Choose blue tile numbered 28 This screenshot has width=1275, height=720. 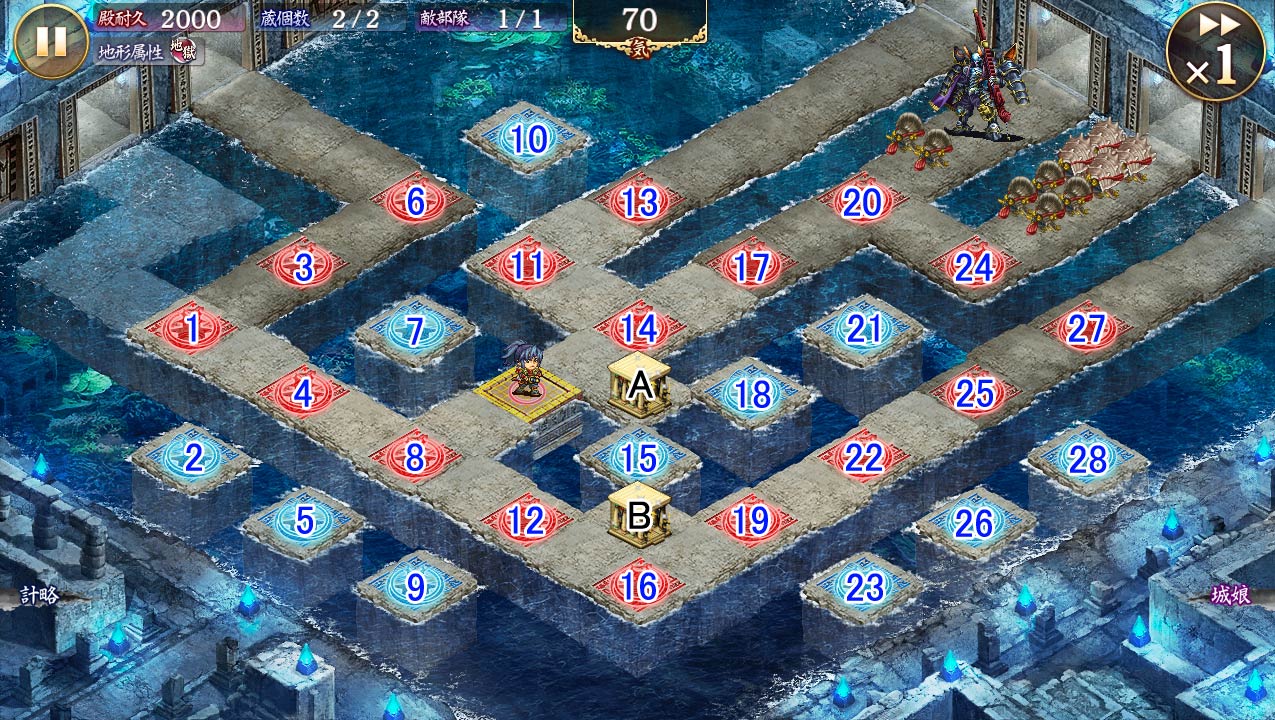pyautogui.click(x=1088, y=459)
